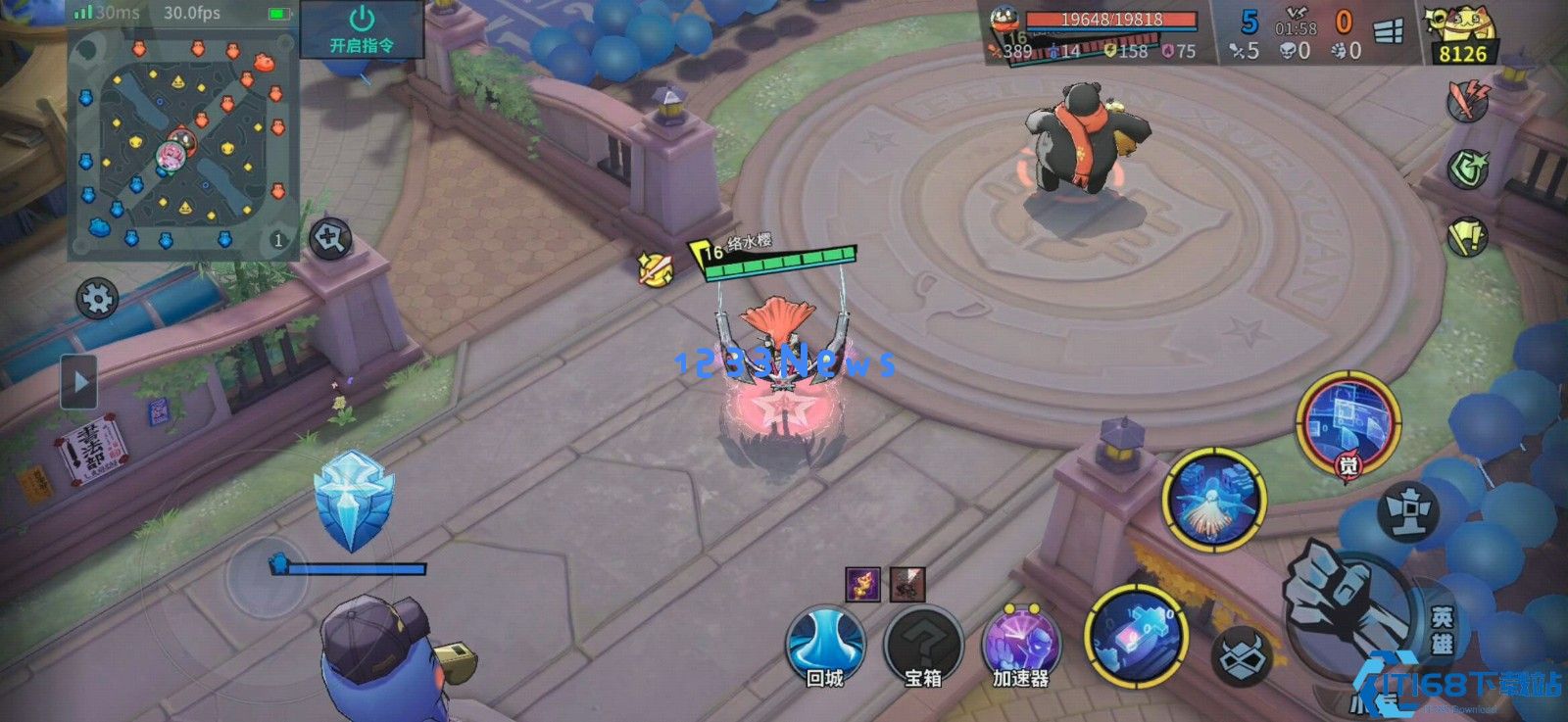Target minions with the horned helmet button
Screen dimensions: 1568x722
[x=1244, y=654]
